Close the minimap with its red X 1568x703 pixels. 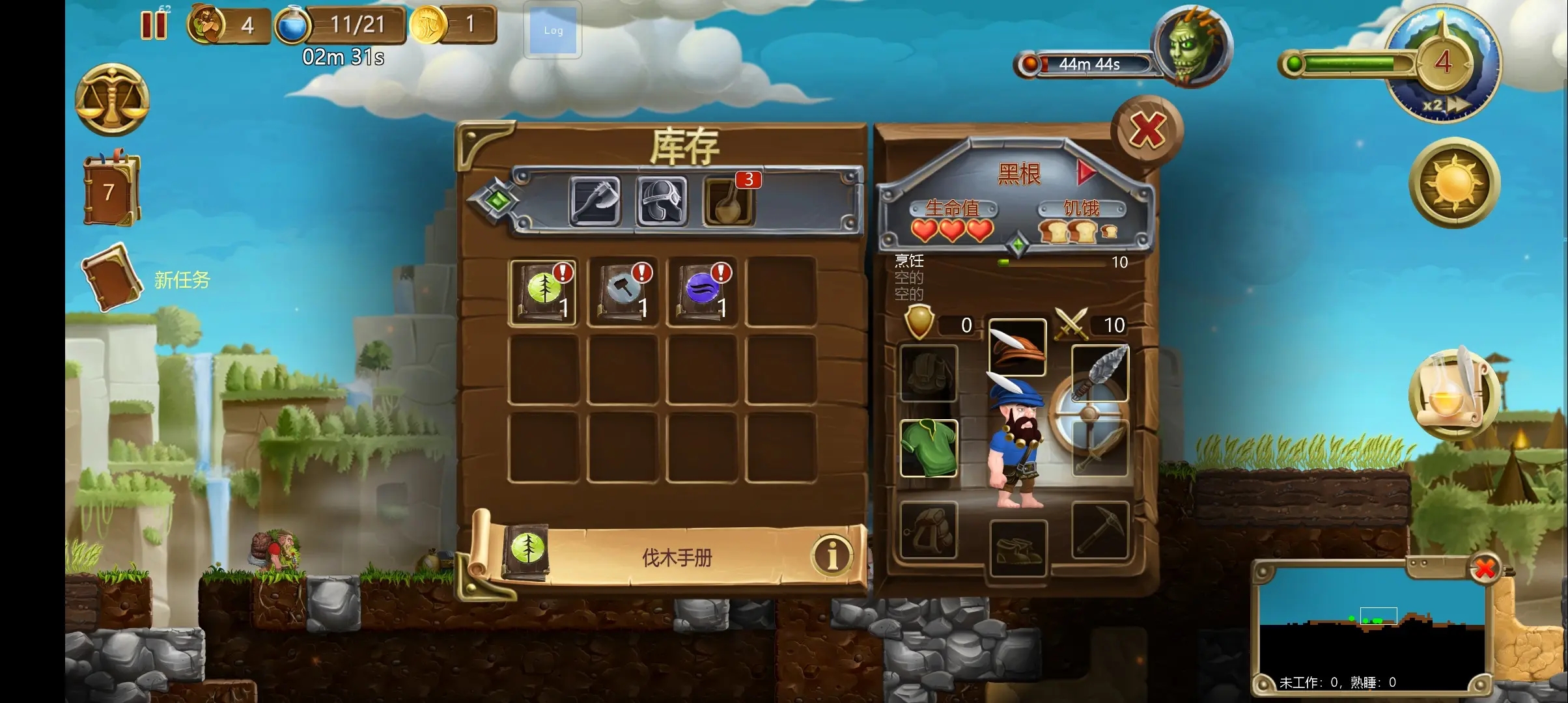point(1485,568)
